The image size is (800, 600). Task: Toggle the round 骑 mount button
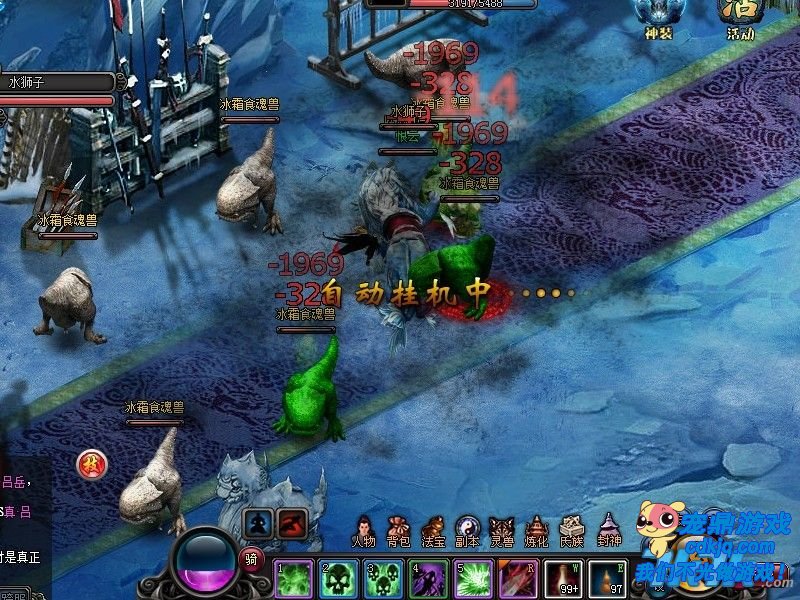click(x=251, y=560)
